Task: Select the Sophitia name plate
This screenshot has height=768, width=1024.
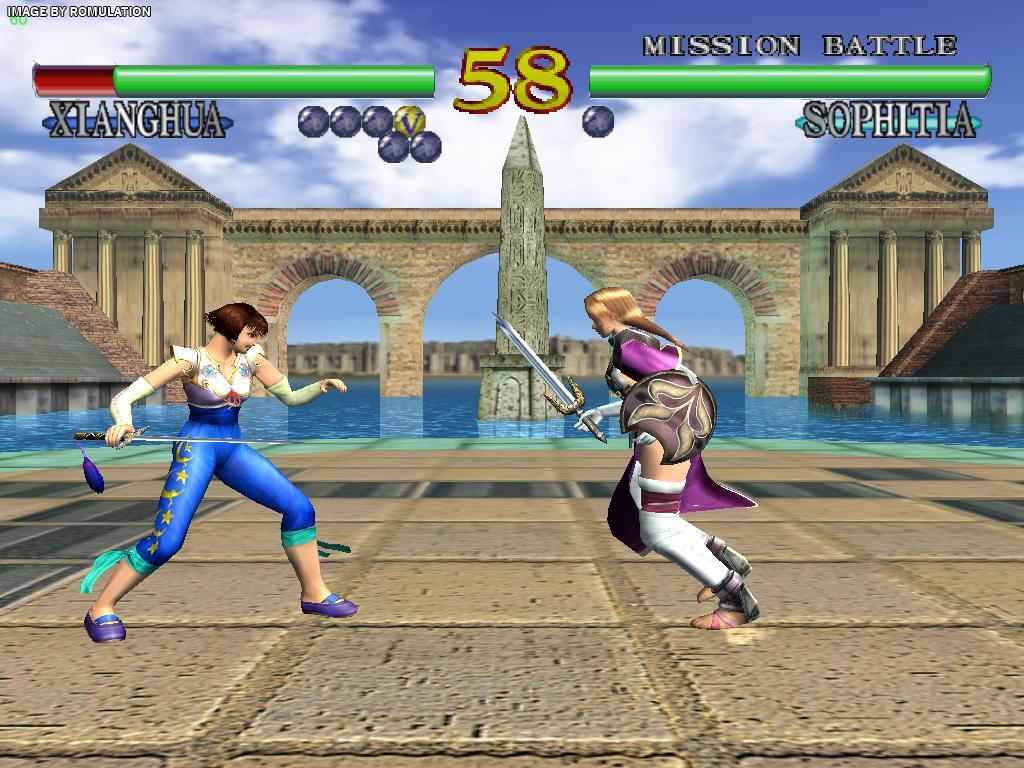Action: (x=888, y=122)
